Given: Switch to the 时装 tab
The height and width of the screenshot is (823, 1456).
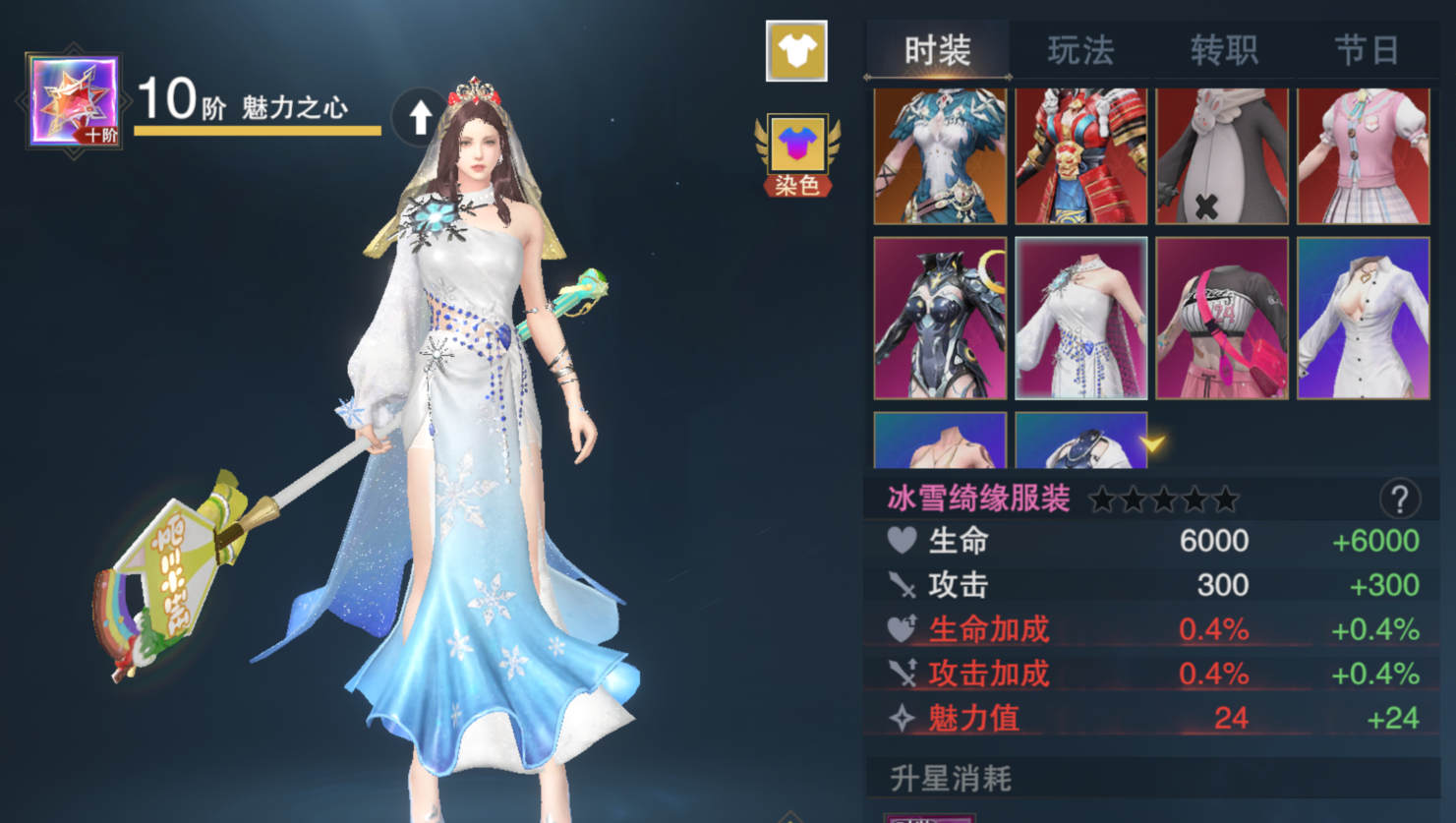Looking at the screenshot, I should click(x=937, y=50).
